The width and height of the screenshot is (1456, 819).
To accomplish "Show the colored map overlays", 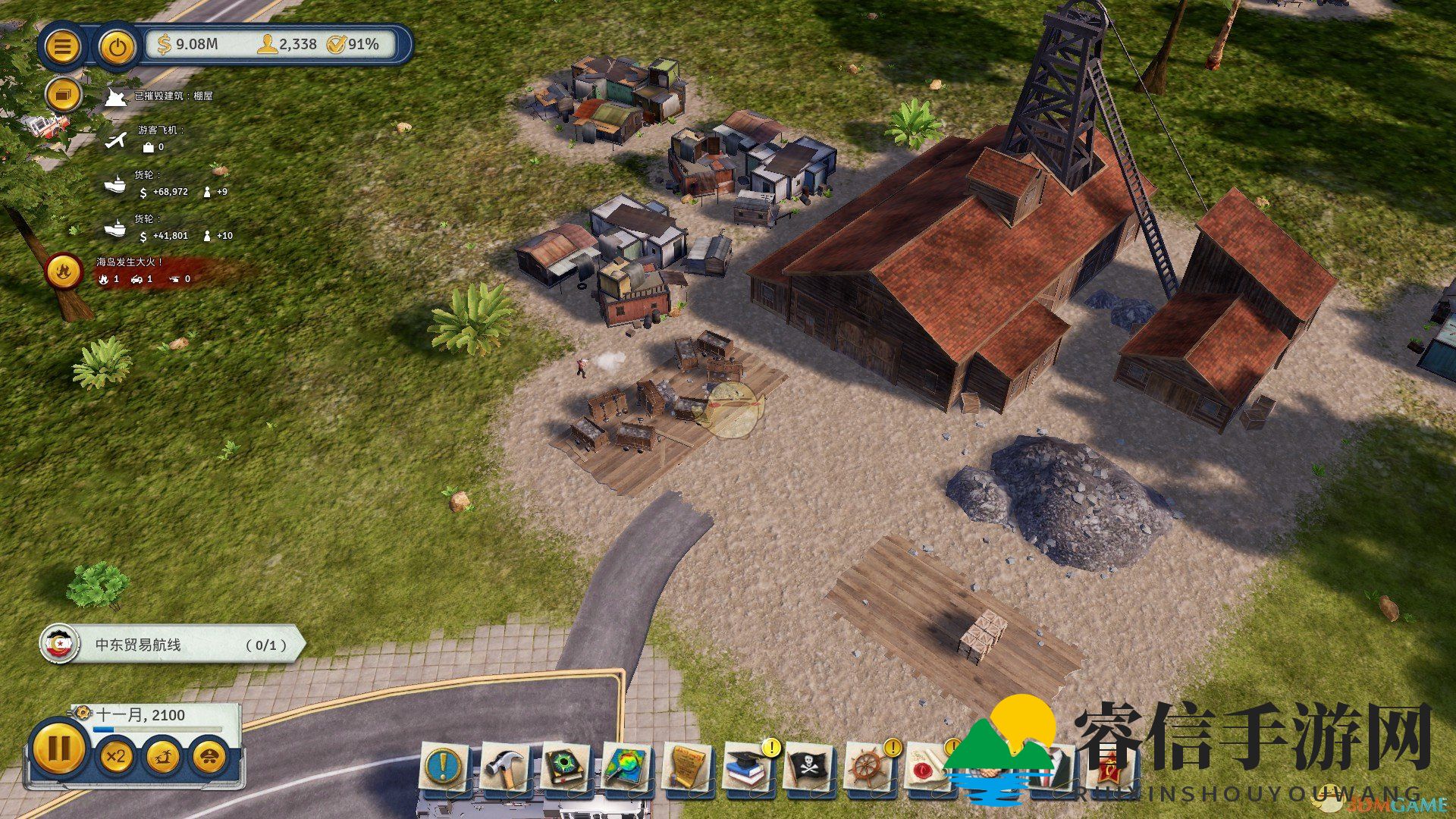I will coord(626,767).
